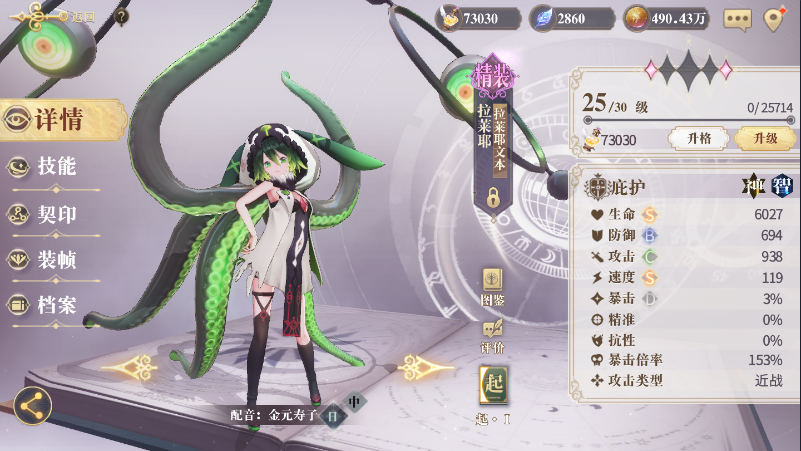Switch to the previous character with left arrow
The height and width of the screenshot is (451, 801).
pos(129,368)
